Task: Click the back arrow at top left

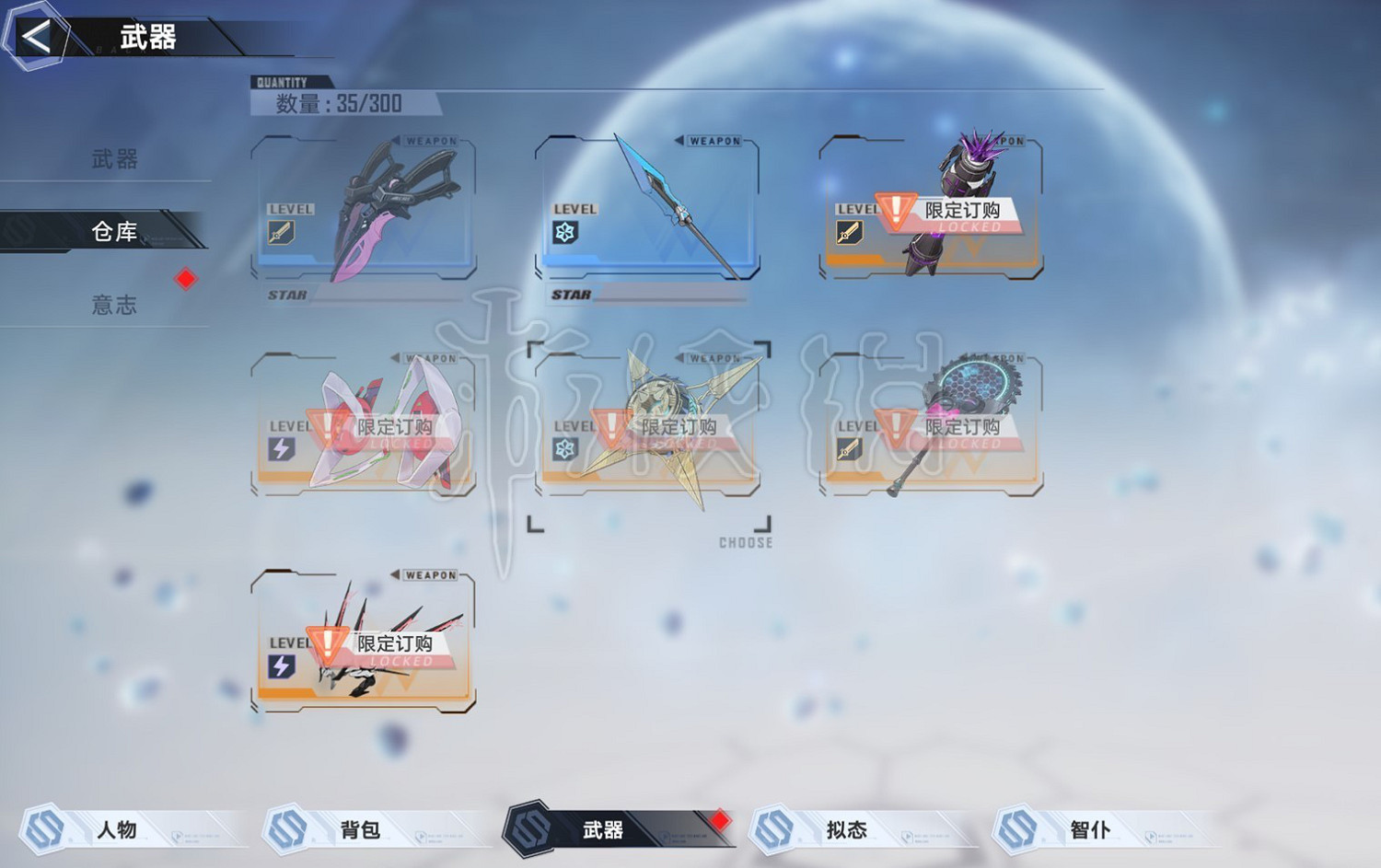Action: click(x=34, y=37)
